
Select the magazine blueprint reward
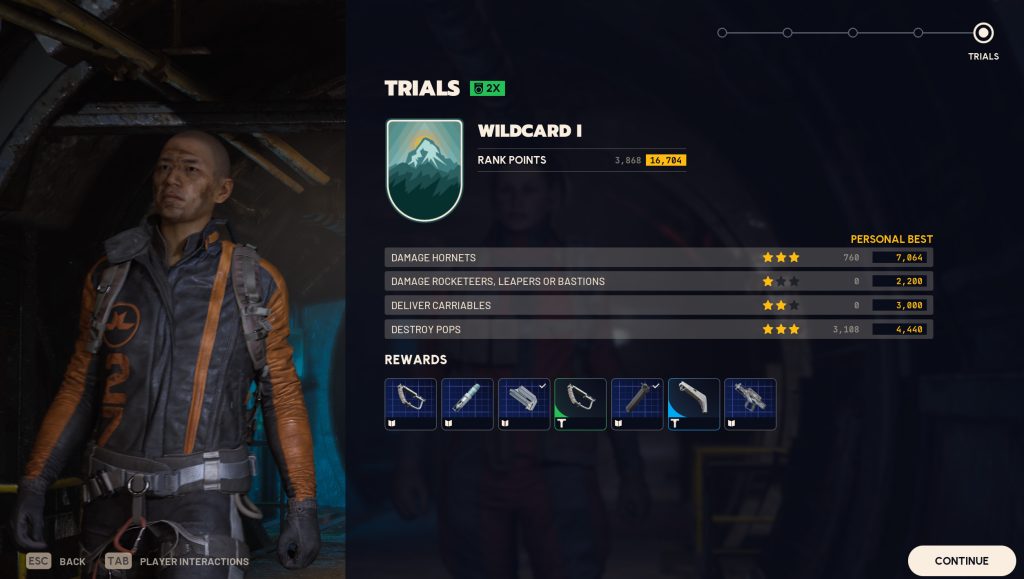pyautogui.click(x=524, y=404)
